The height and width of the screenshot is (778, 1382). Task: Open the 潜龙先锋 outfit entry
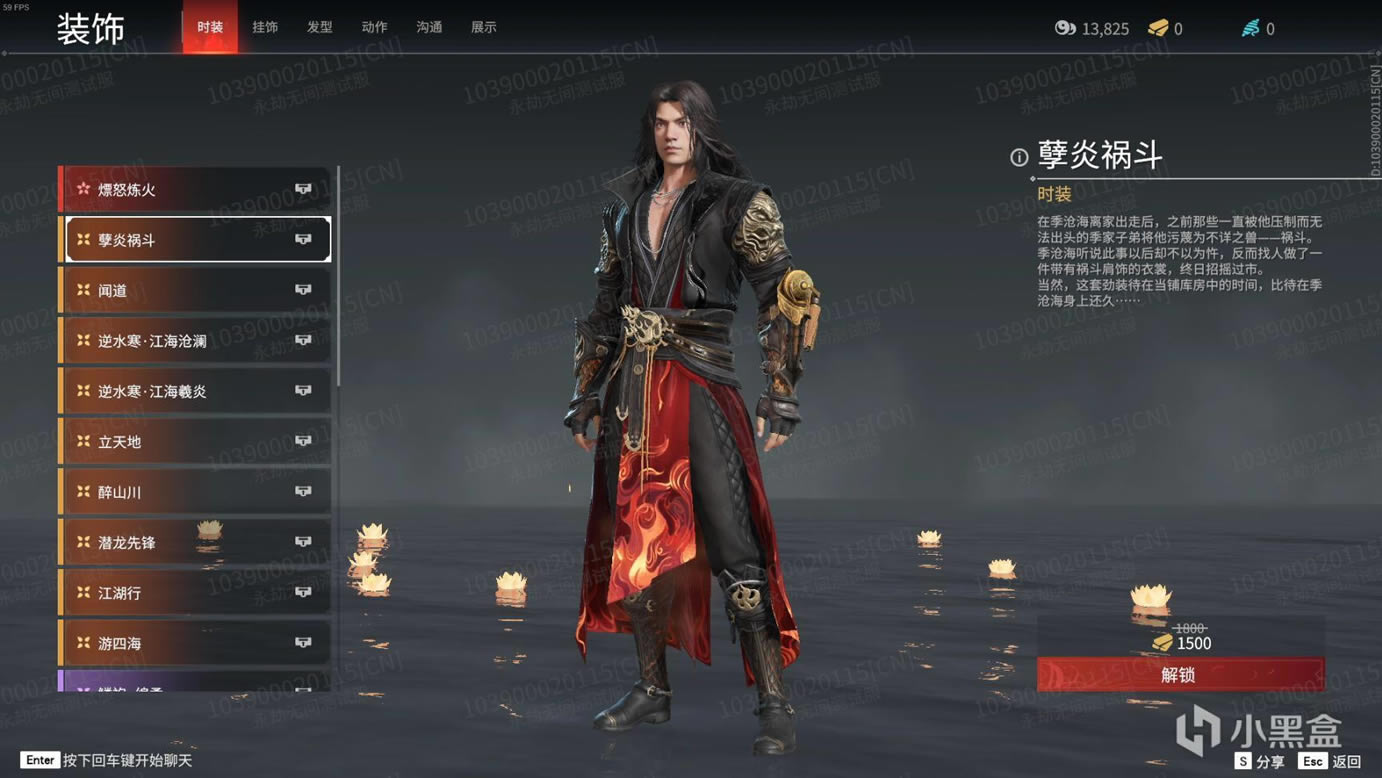click(x=195, y=542)
